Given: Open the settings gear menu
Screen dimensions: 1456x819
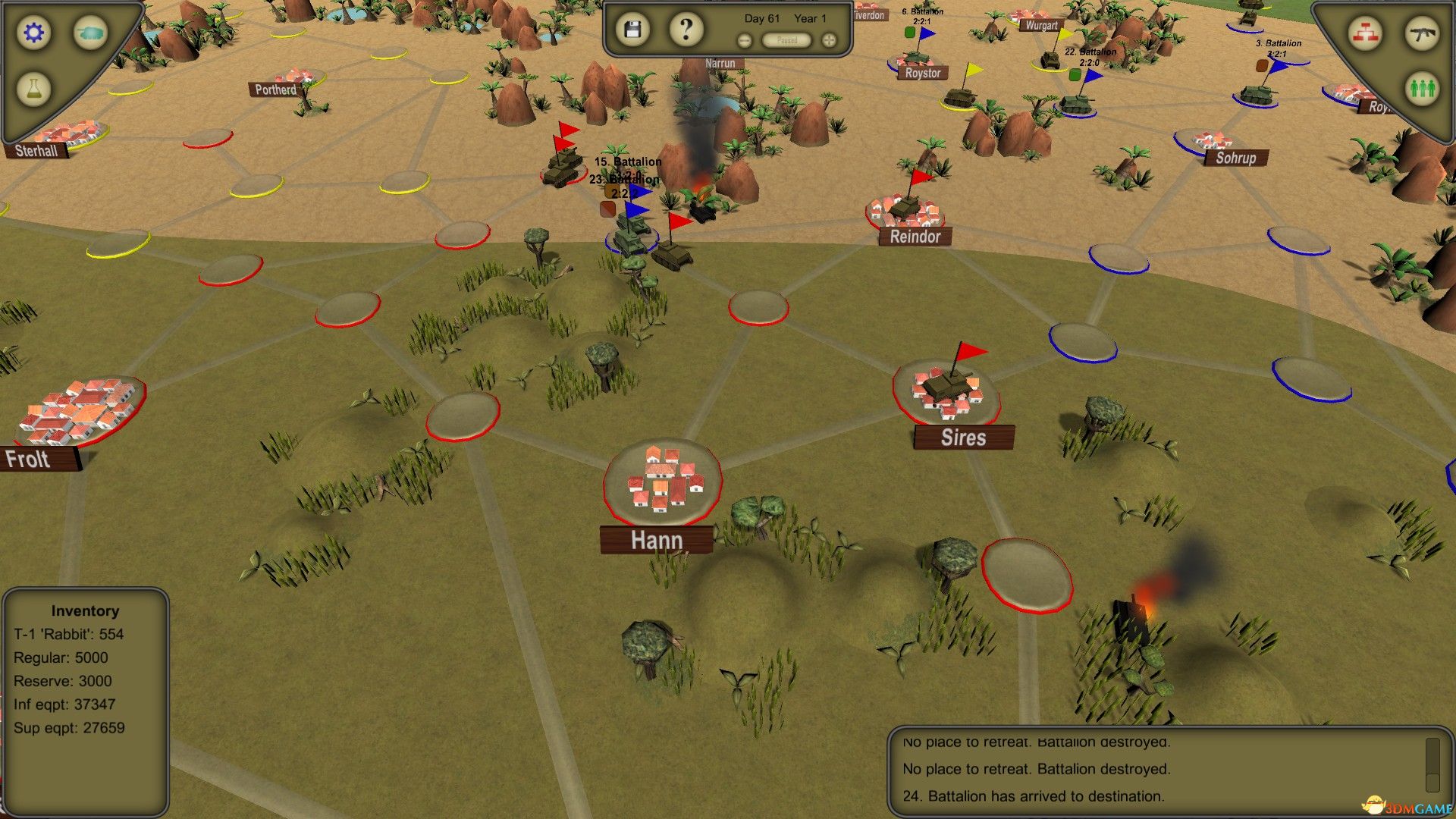Looking at the screenshot, I should point(32,33).
